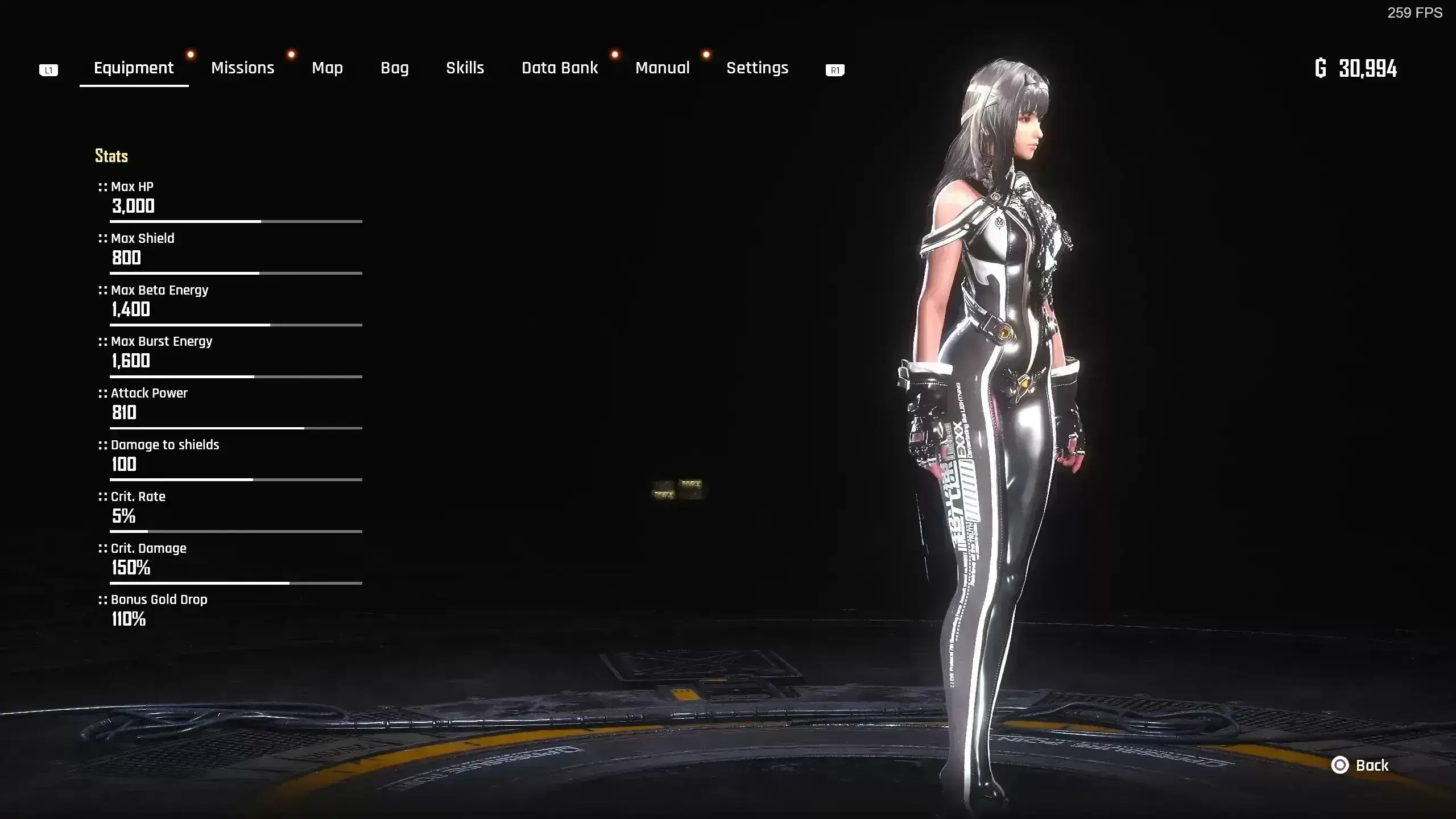Image resolution: width=1456 pixels, height=819 pixels.
Task: Open the Settings tab
Action: click(757, 68)
